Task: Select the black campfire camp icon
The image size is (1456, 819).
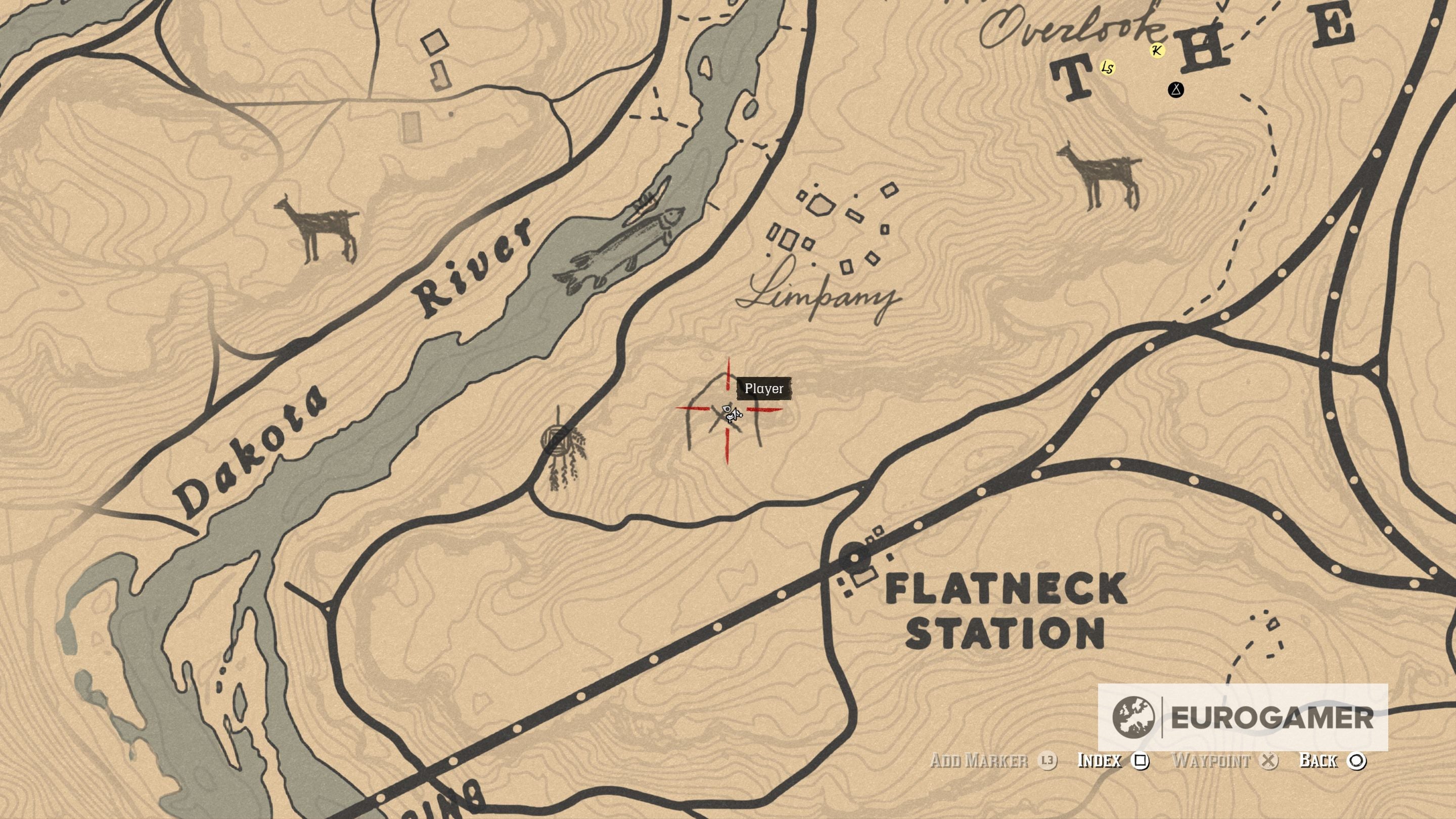Action: click(1176, 89)
